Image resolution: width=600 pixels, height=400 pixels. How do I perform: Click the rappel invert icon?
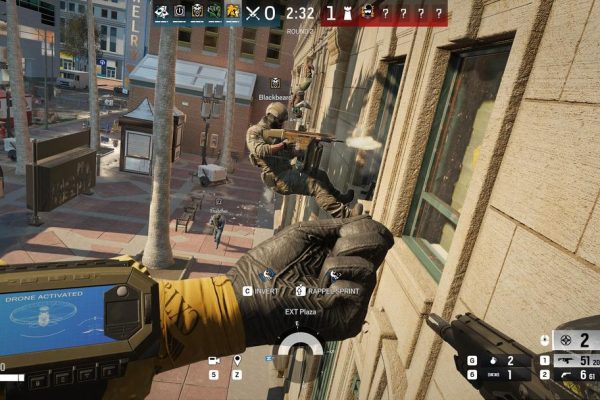(x=266, y=275)
